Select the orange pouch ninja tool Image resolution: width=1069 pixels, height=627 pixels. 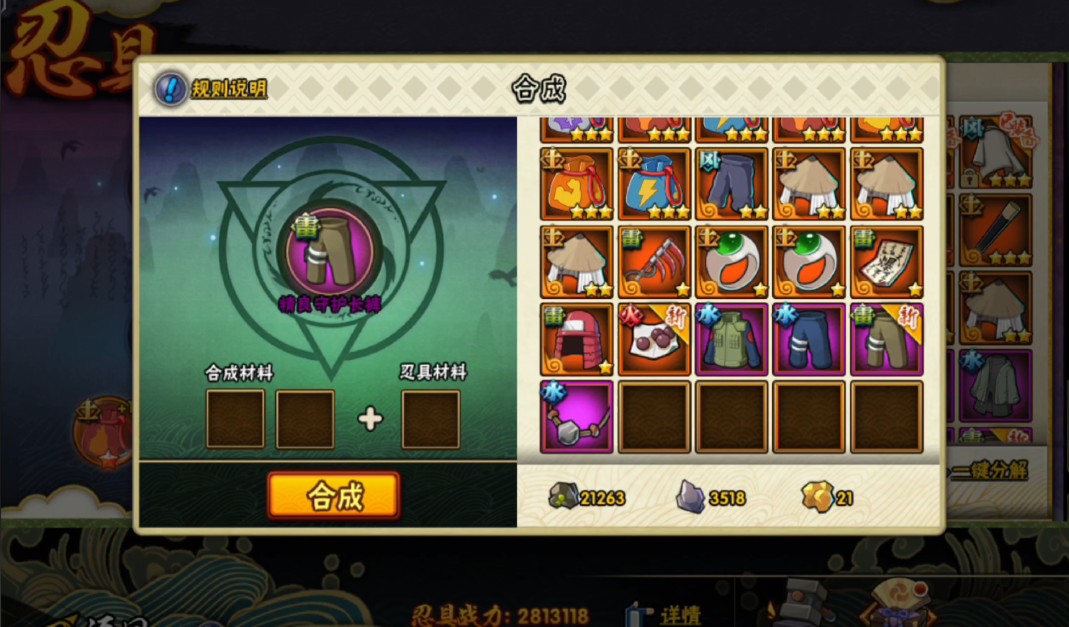[x=577, y=184]
